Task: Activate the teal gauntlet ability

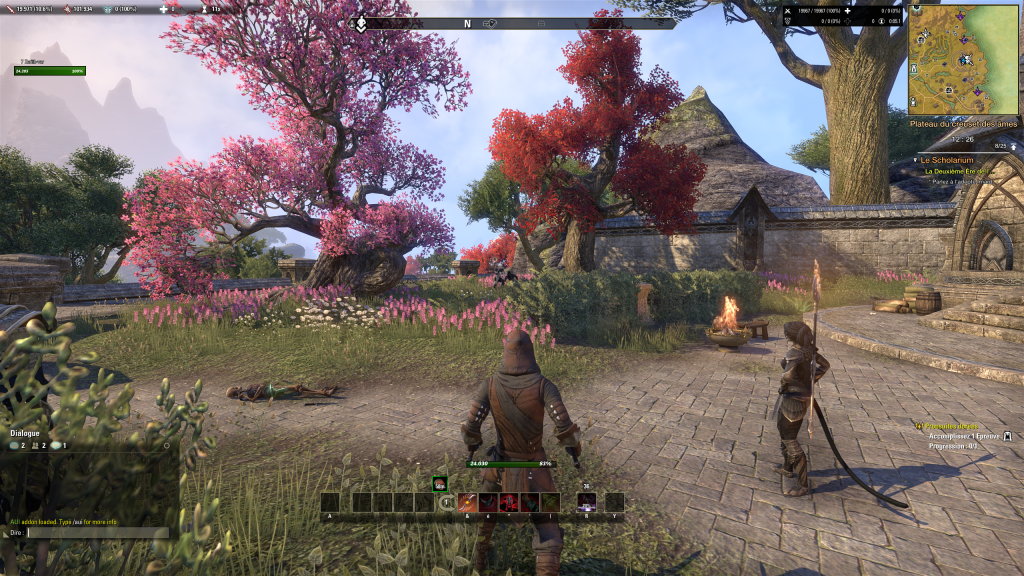Action: [x=530, y=502]
